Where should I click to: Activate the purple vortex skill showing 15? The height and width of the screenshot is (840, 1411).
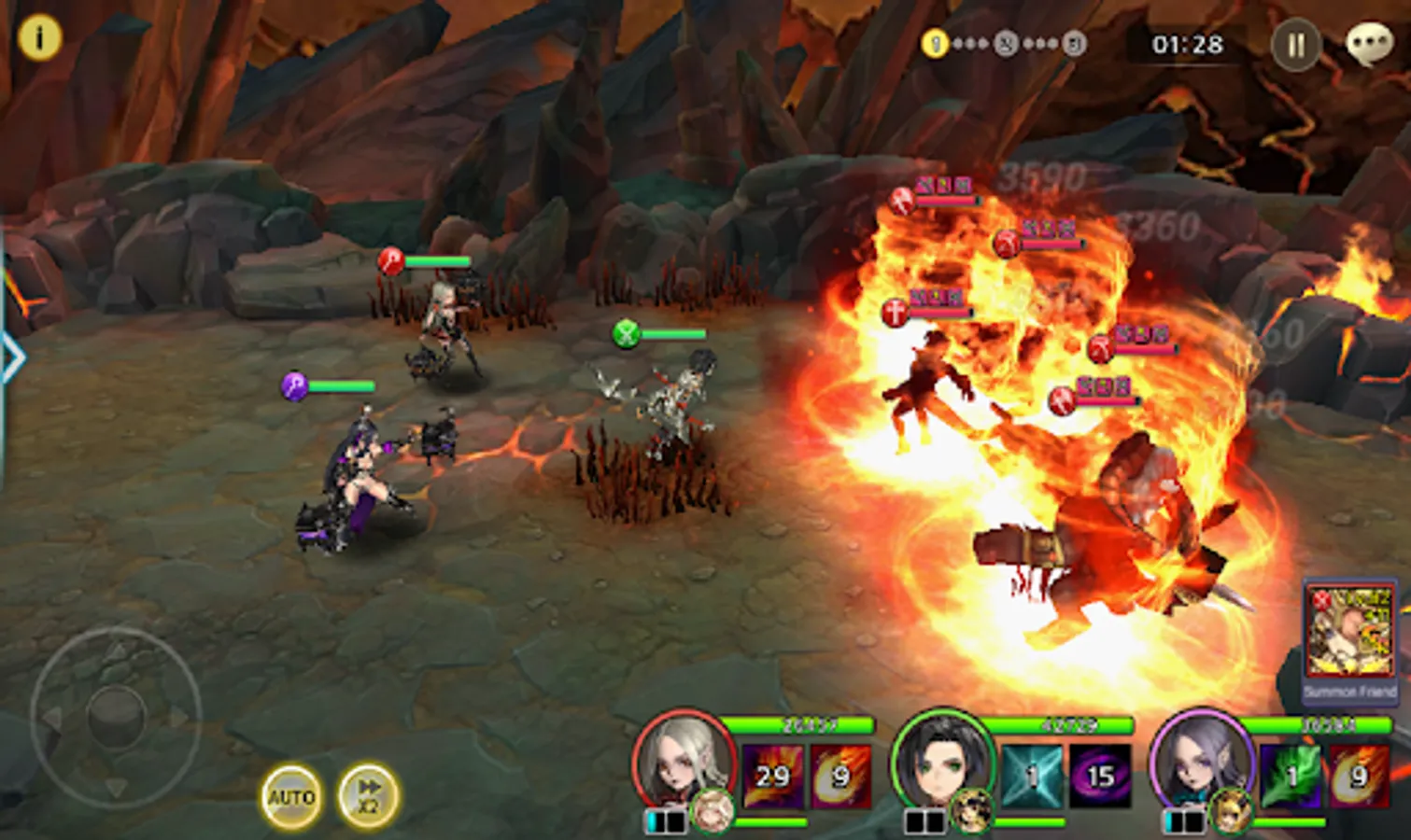pos(1100,776)
